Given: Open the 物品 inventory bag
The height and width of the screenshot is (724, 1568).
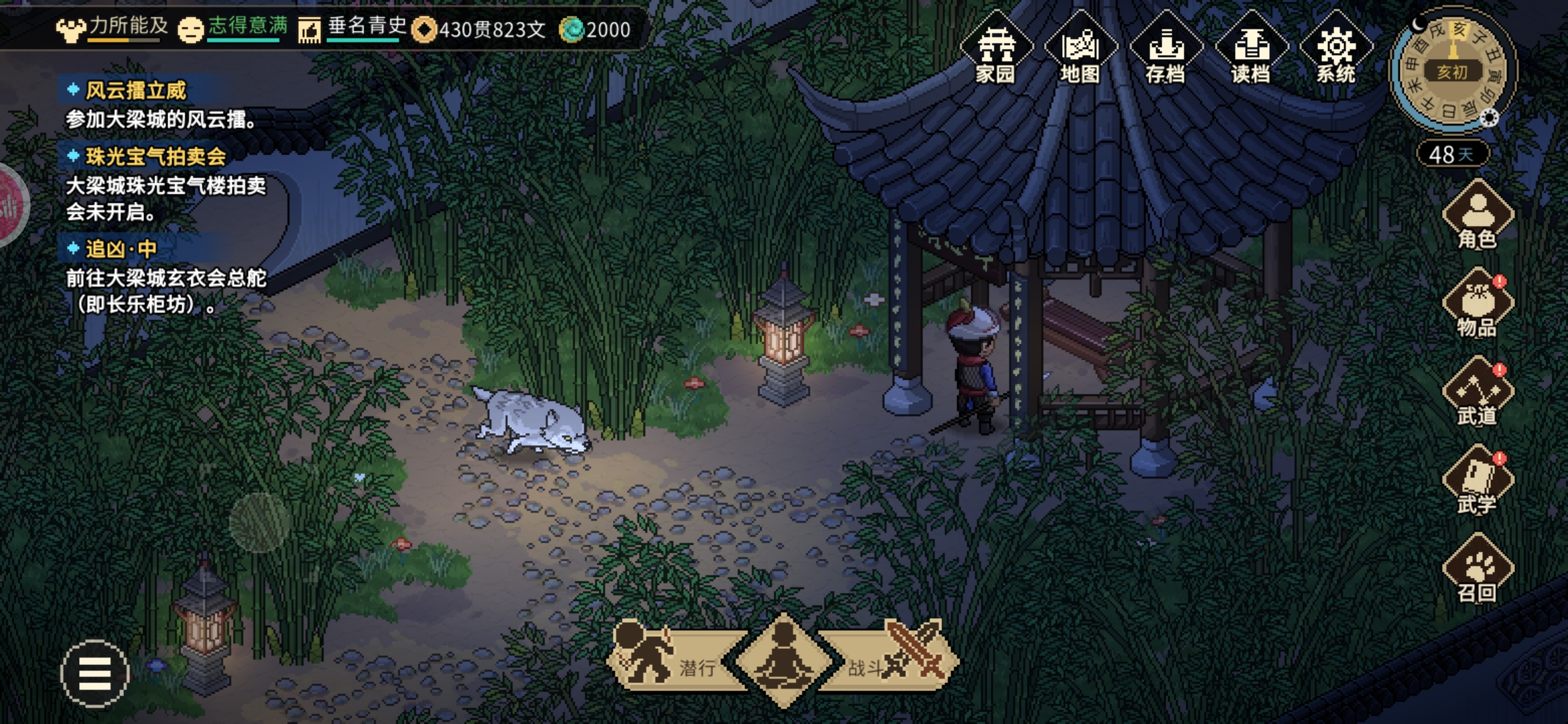Looking at the screenshot, I should (x=1478, y=304).
